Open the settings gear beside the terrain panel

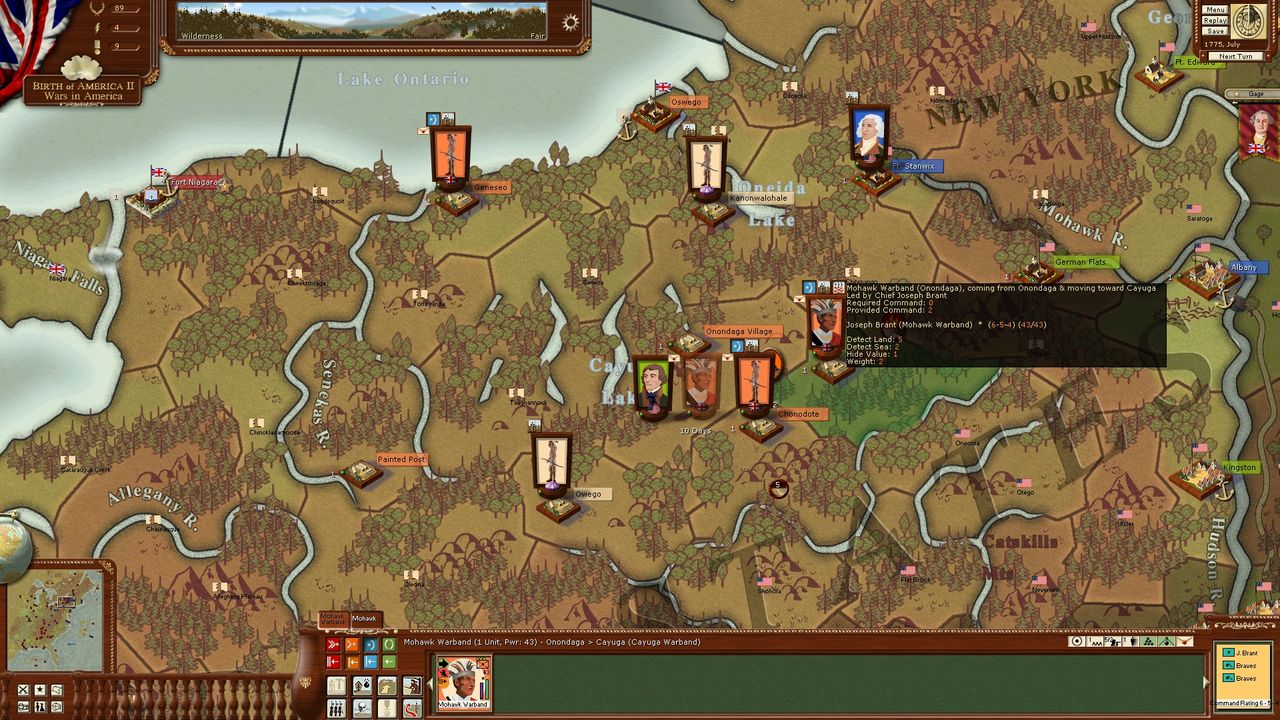point(571,22)
